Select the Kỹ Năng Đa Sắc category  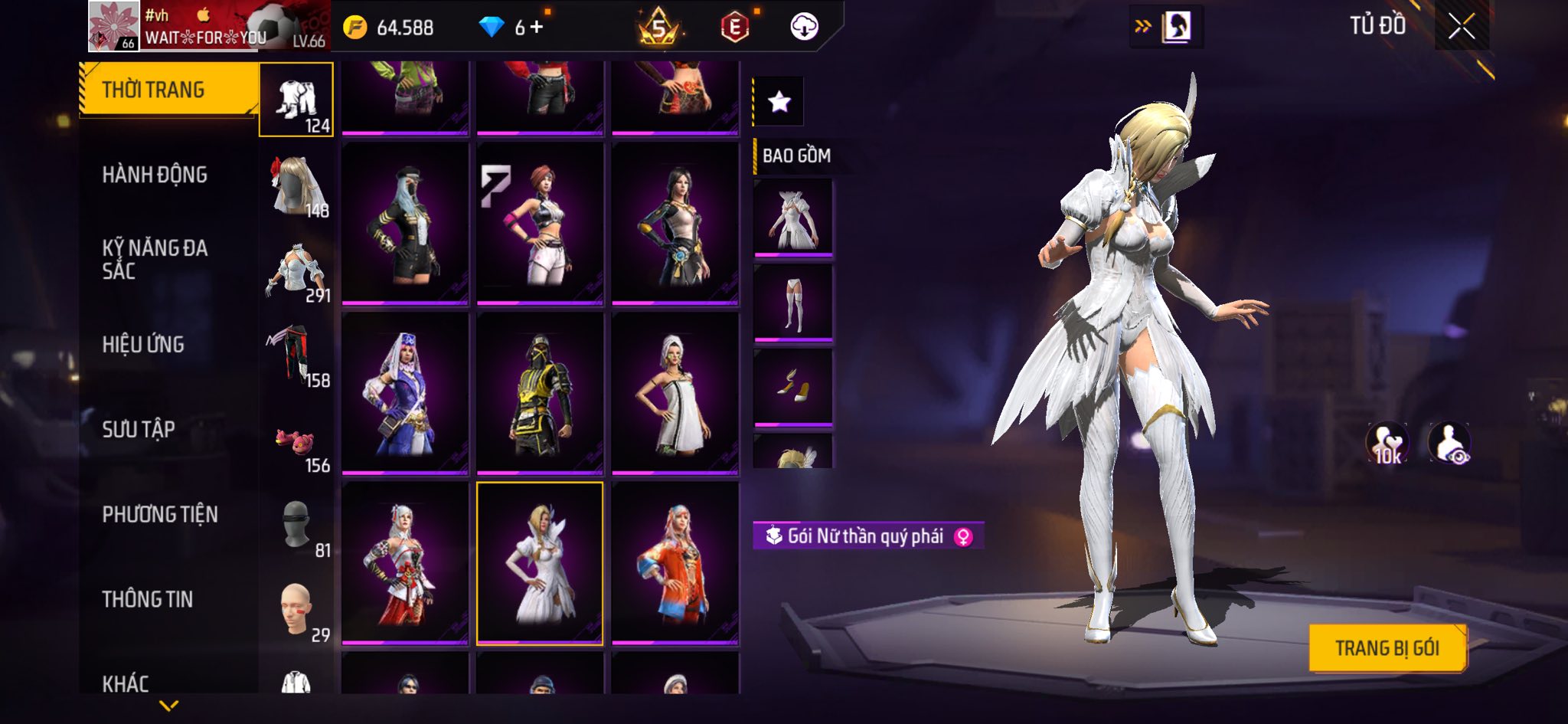[155, 259]
